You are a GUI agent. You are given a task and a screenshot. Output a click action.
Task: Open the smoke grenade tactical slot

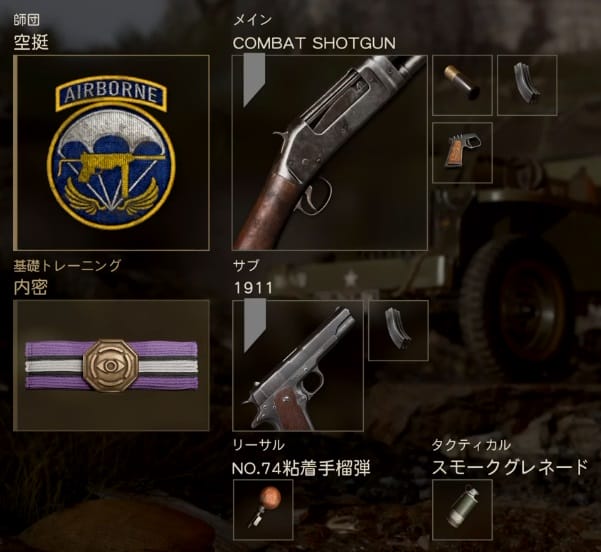pos(462,509)
